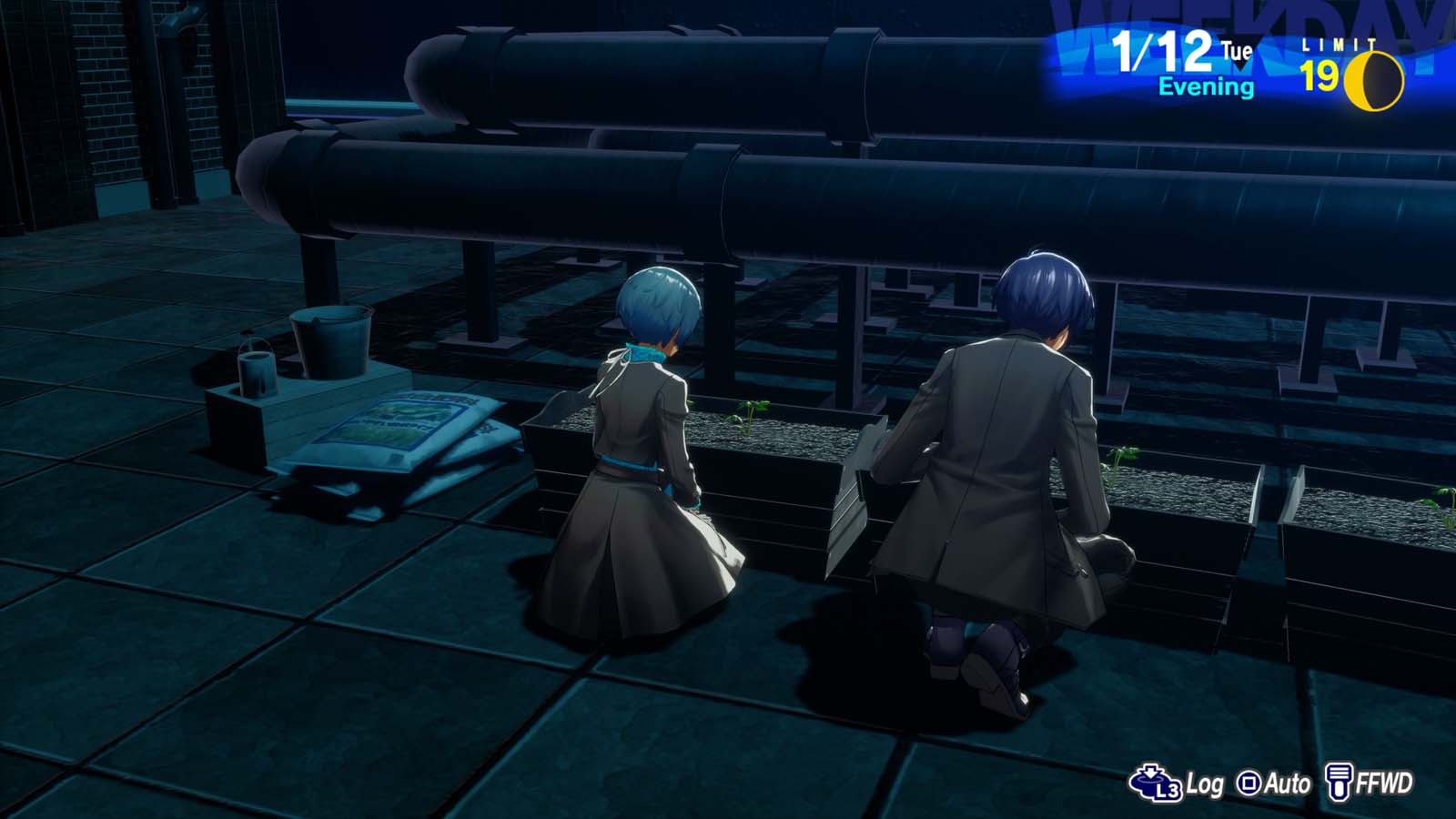This screenshot has width=1456, height=819.
Task: Switch focus to the Evening tab label
Action: [x=1206, y=86]
